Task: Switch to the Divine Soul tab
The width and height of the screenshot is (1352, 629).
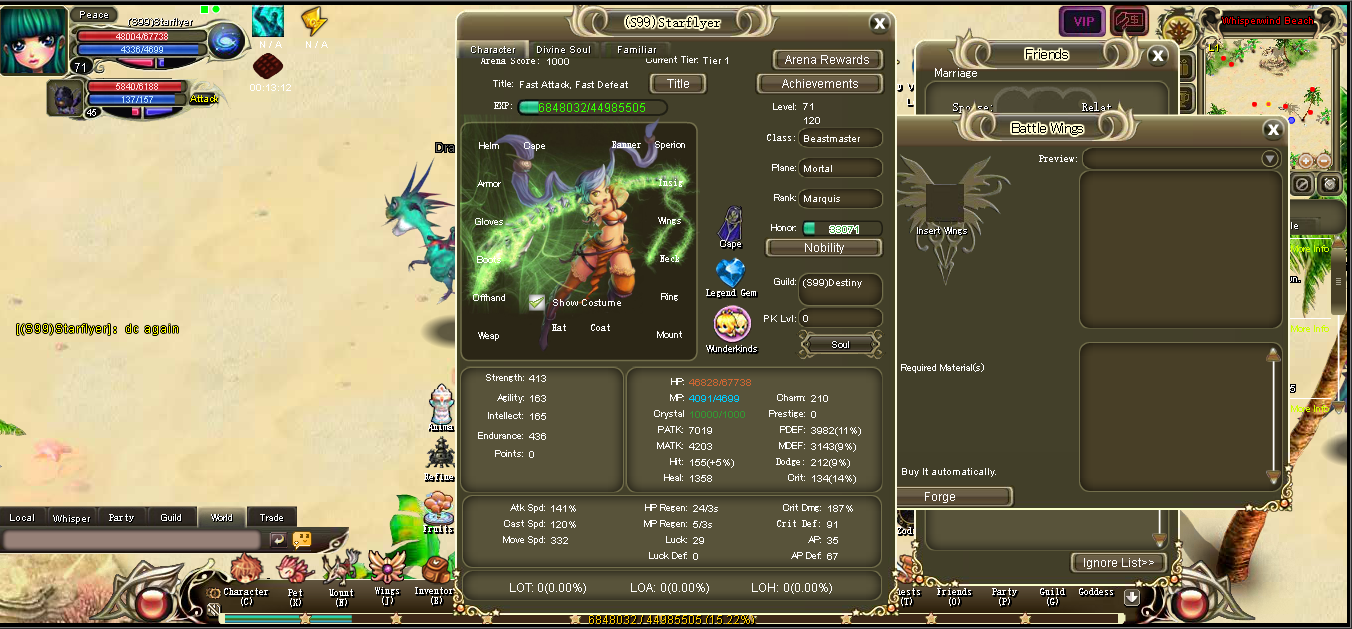Action: tap(563, 49)
